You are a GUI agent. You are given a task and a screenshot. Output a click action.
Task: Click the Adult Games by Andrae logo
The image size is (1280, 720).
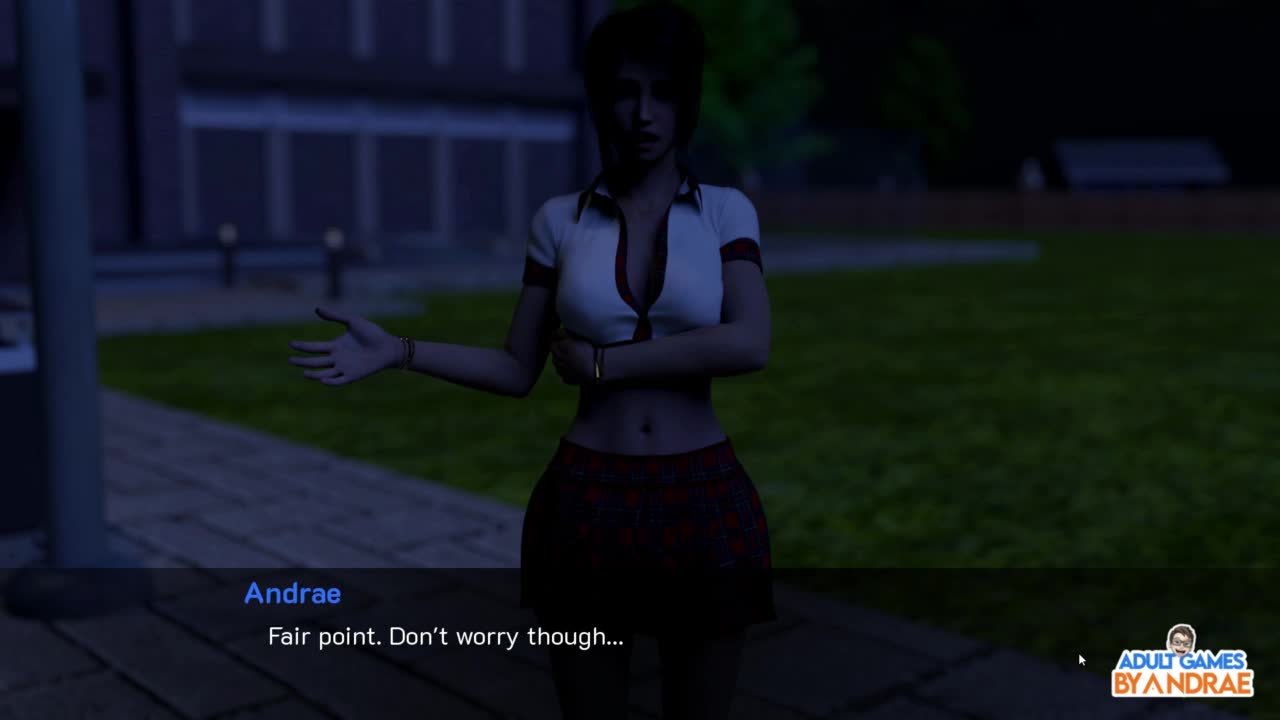click(x=1182, y=664)
